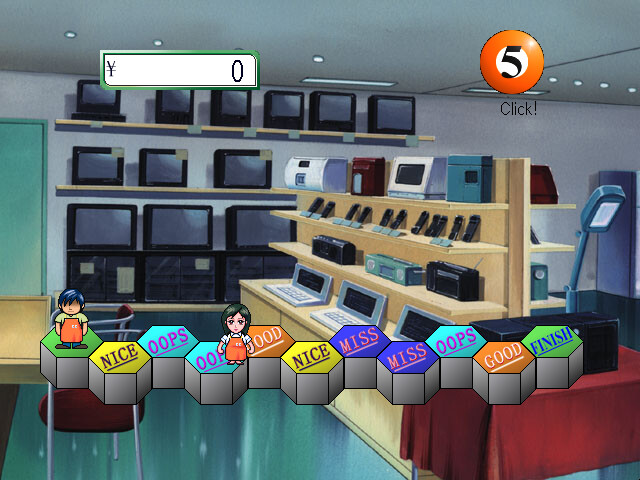Click the orange number 5 ball
The image size is (640, 480).
pos(511,61)
